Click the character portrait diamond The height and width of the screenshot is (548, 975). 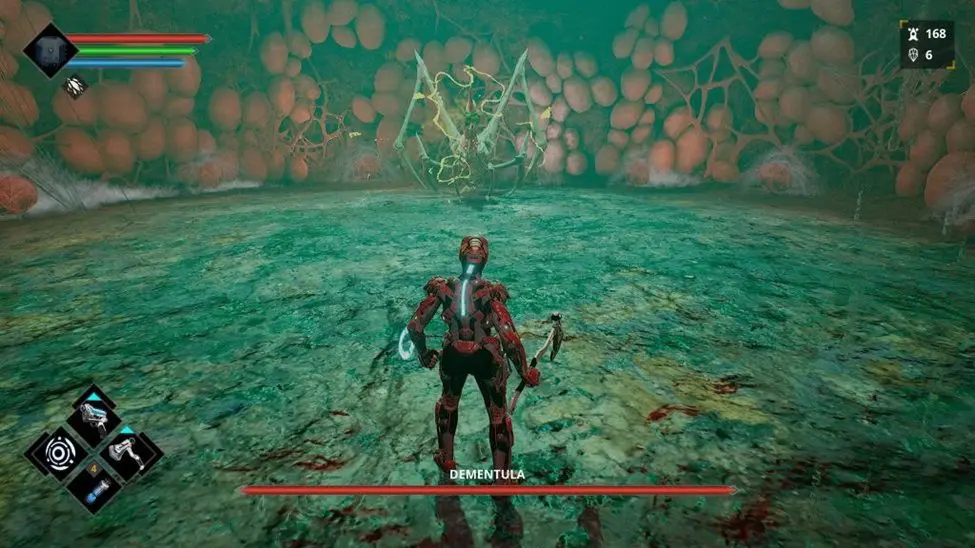tap(49, 49)
